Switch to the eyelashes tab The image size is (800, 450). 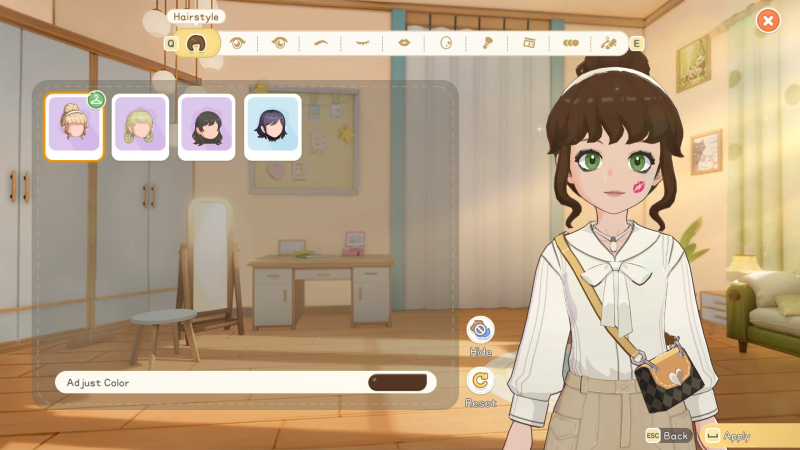[x=362, y=43]
